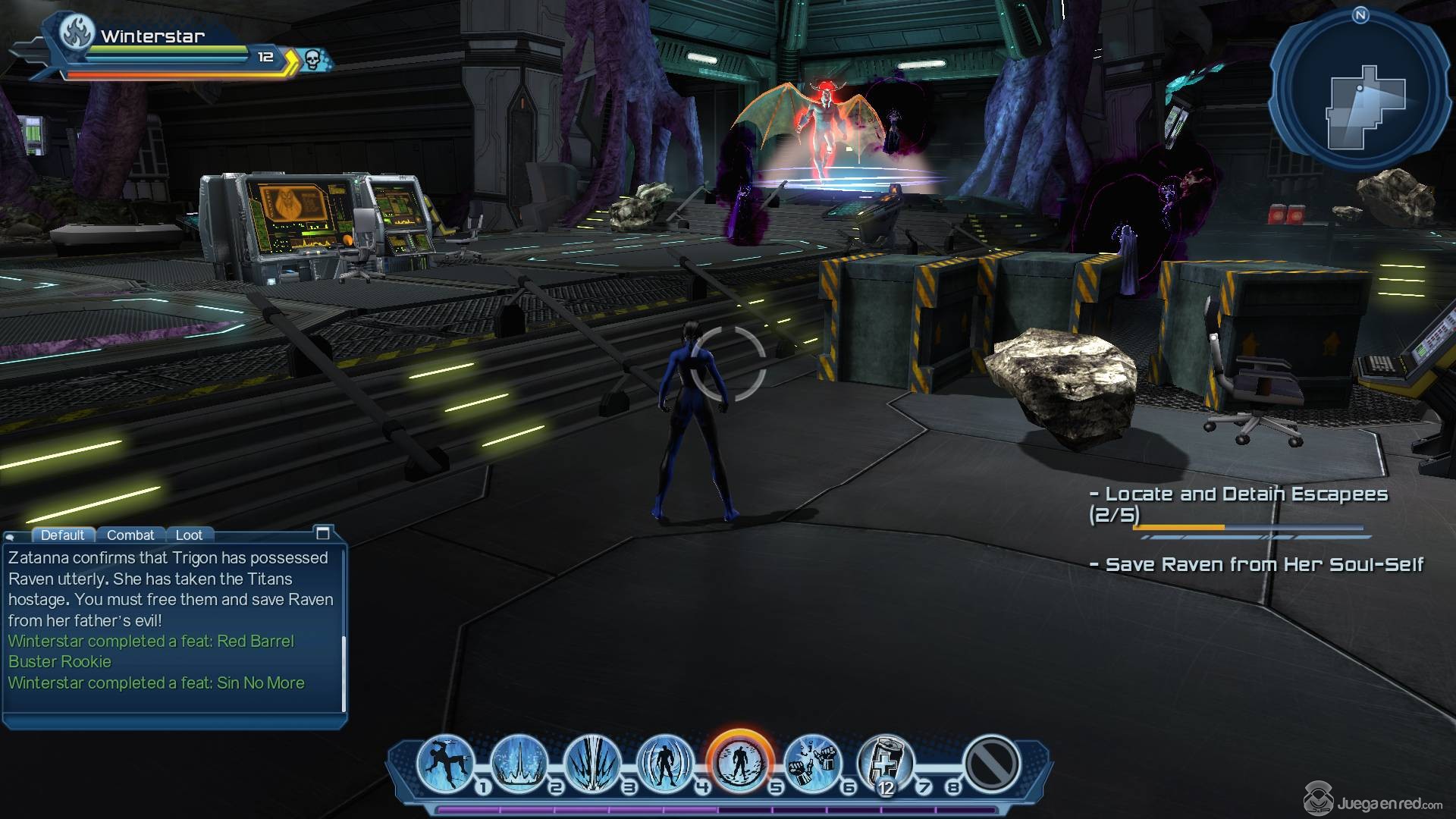Activate the frozen fists ability
The image size is (1456, 819).
tap(812, 763)
